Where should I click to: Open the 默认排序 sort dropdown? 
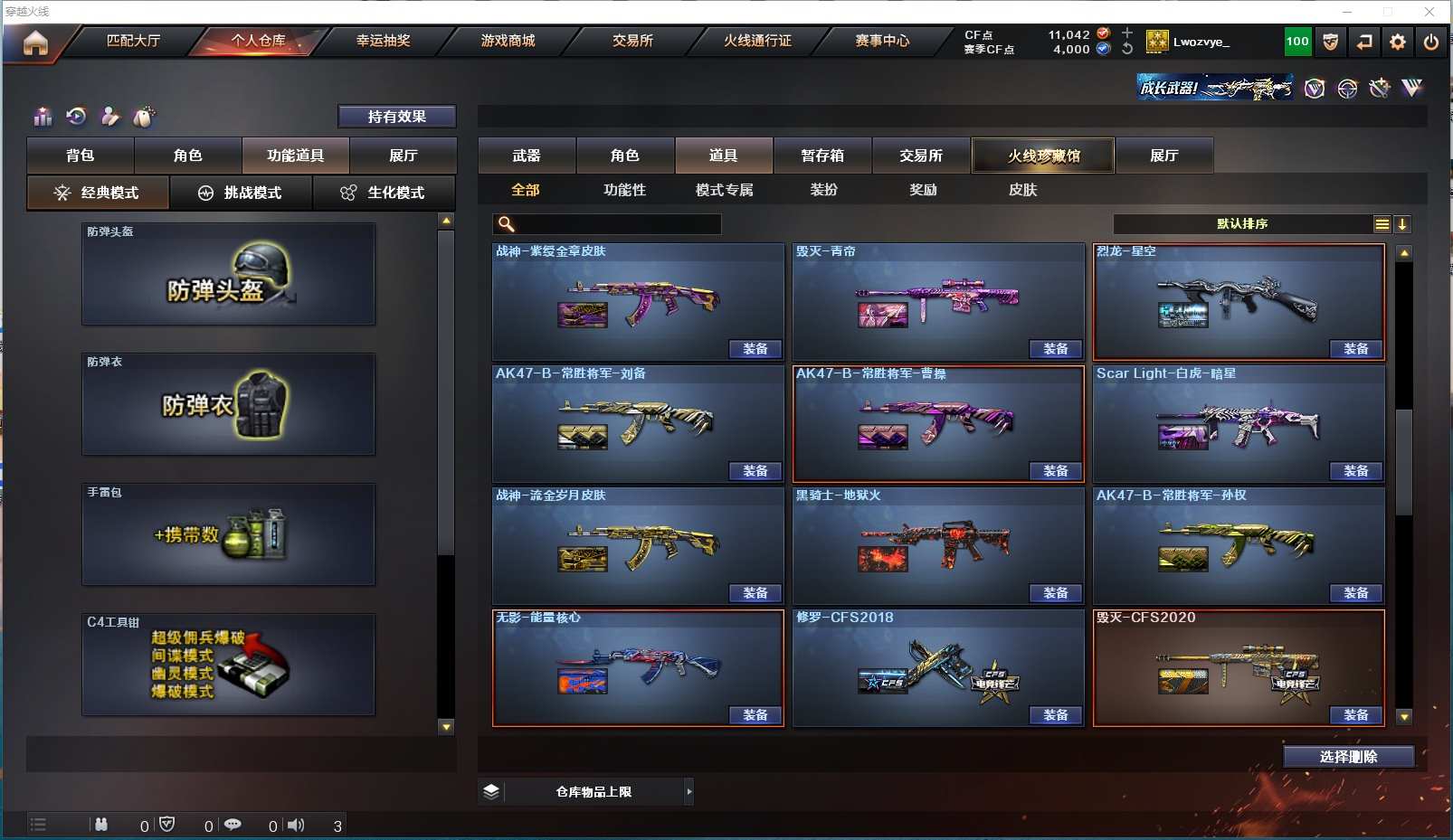pyautogui.click(x=1242, y=224)
